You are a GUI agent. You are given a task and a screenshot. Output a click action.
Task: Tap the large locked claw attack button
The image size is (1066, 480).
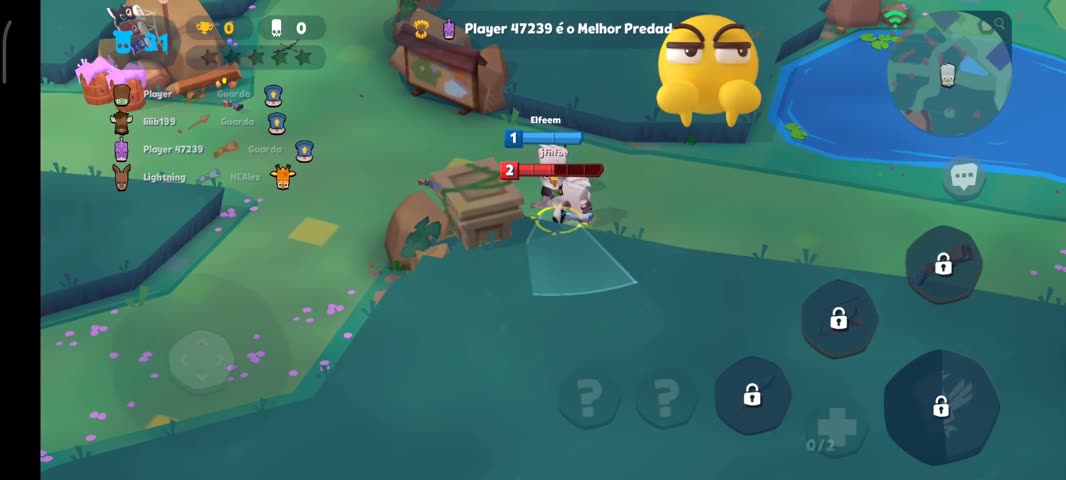coord(941,406)
